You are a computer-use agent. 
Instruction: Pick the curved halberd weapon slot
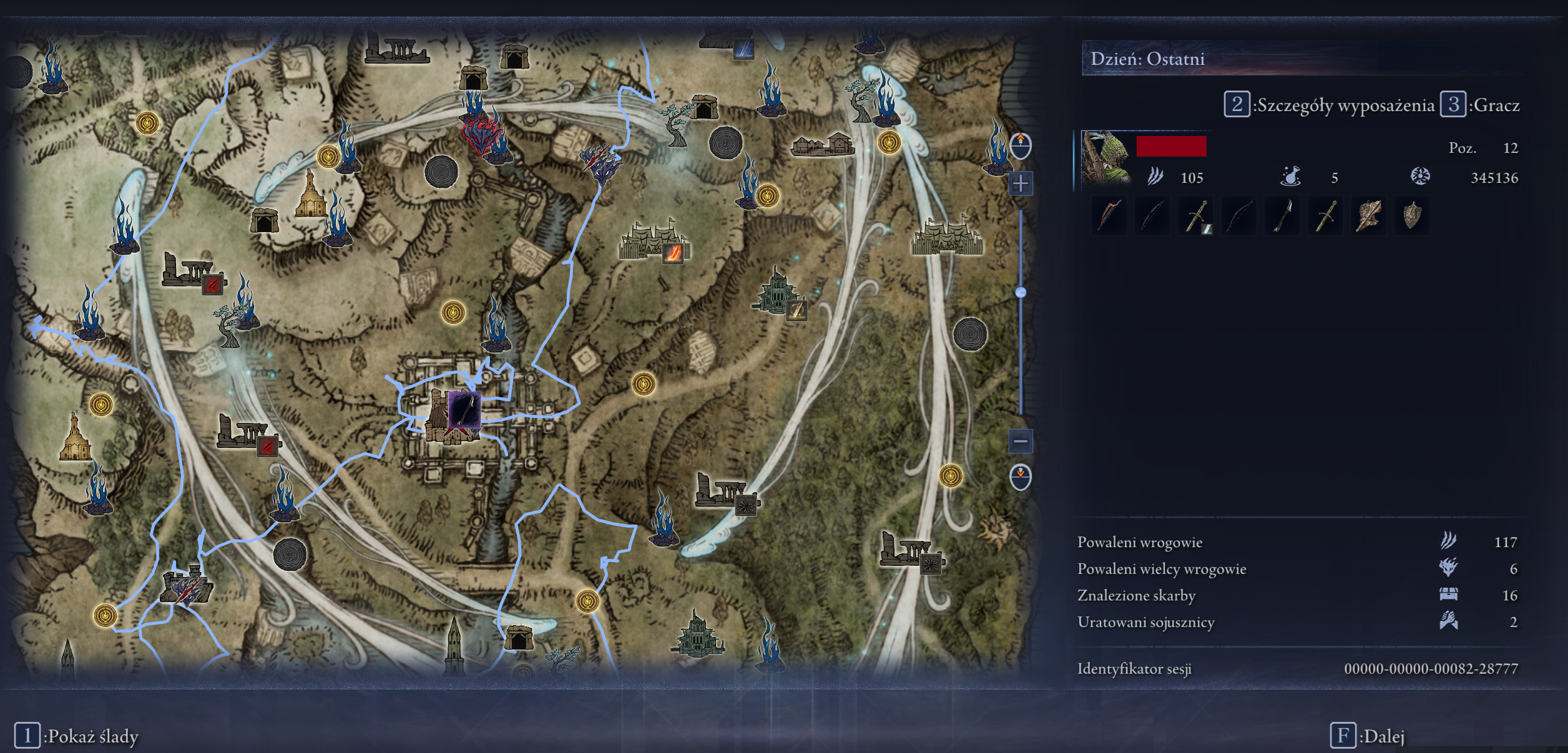click(1282, 216)
